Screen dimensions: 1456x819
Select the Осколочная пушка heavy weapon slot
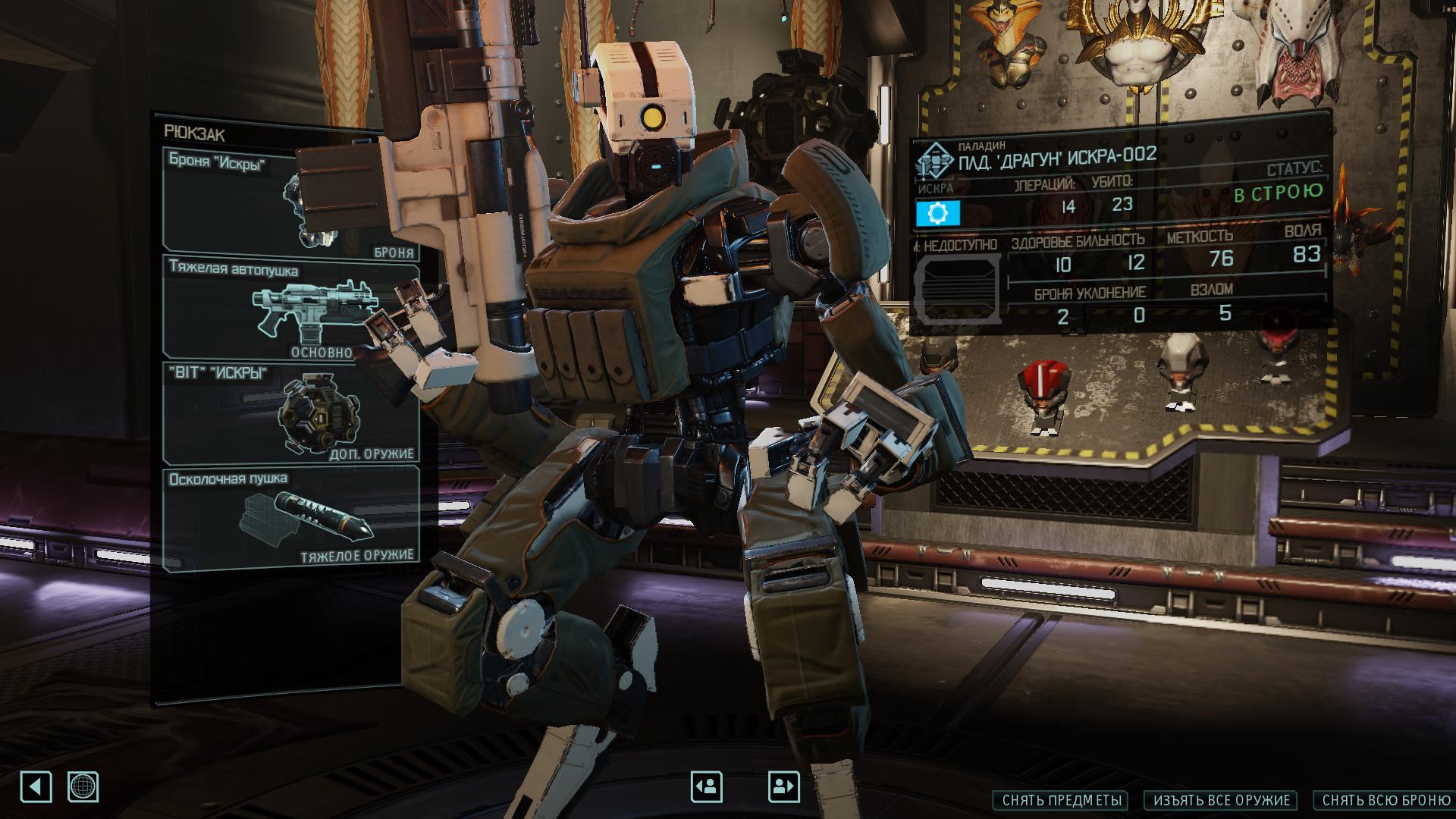(292, 518)
